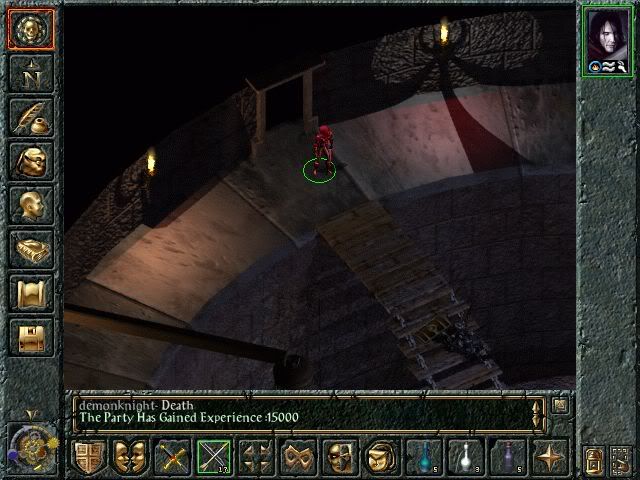Click the small button beside the message log

(561, 405)
